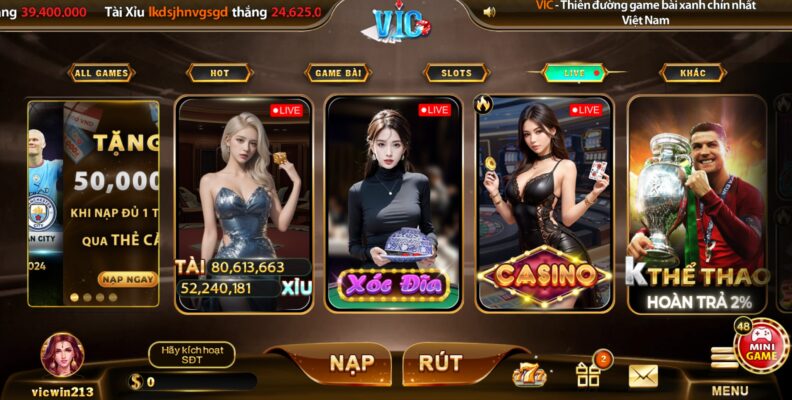The height and width of the screenshot is (400, 792).
Task: Launch the Xóc Đĩa live game
Action: (394, 203)
